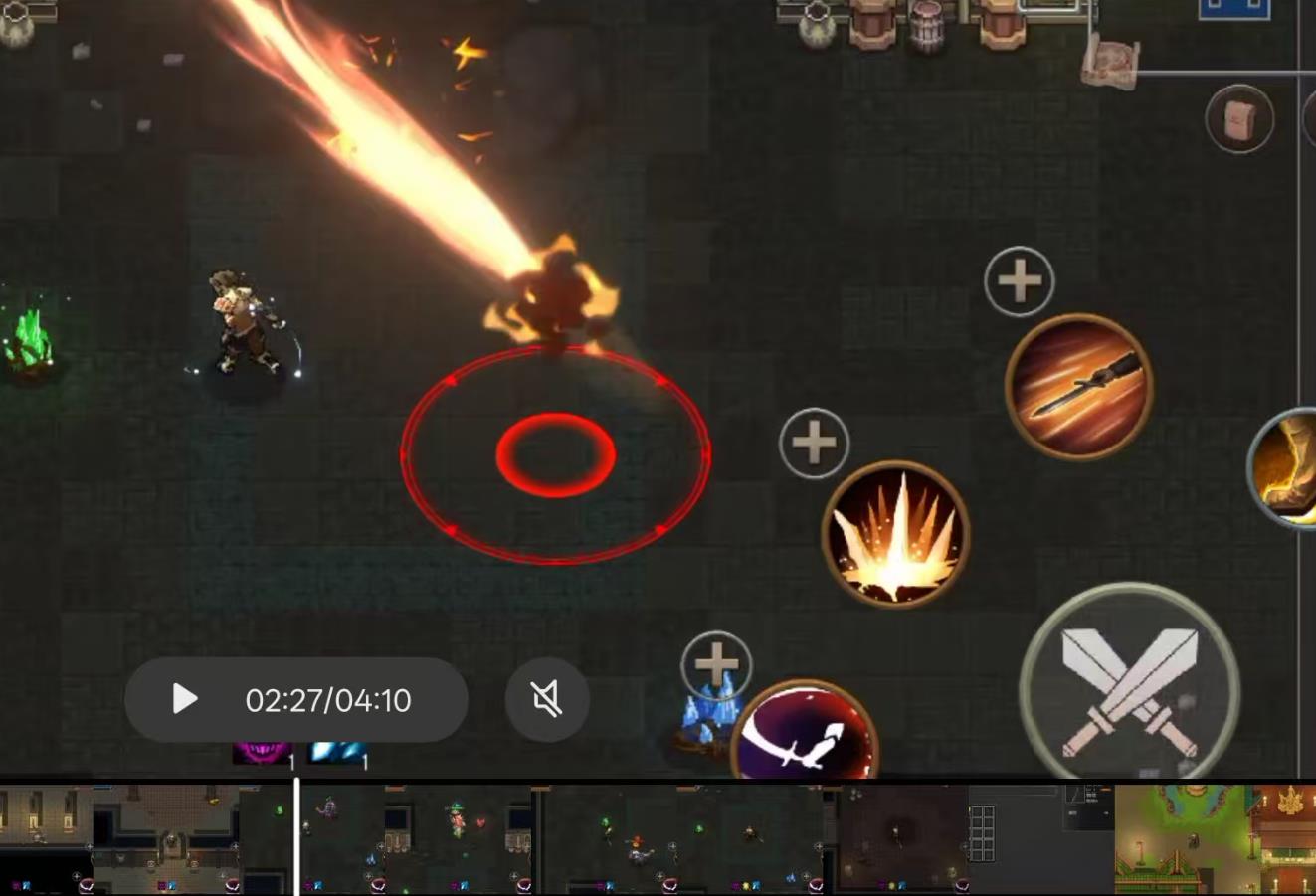Tap the plus button above scythe skill
The height and width of the screenshot is (896, 1316).
(716, 663)
